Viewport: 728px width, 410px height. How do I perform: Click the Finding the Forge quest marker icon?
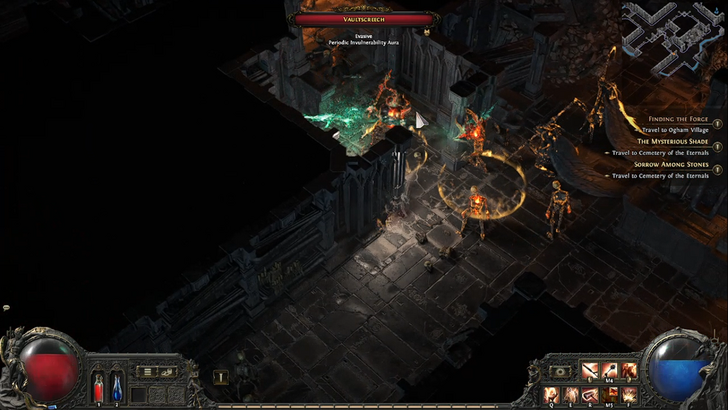[x=717, y=123]
